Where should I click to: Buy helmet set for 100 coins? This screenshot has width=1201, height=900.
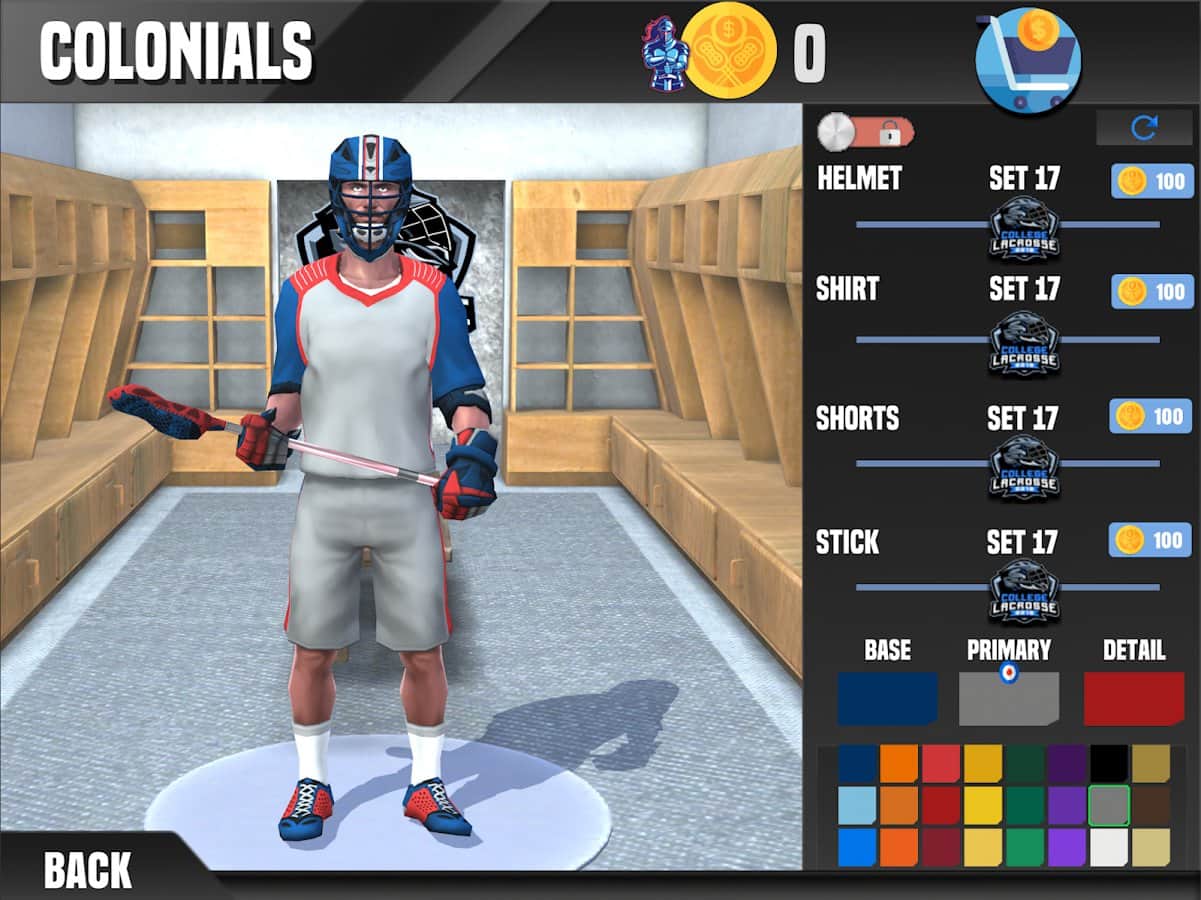coord(1151,181)
